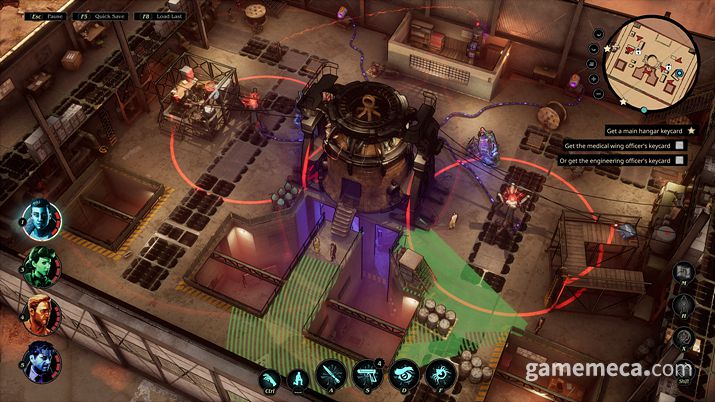Activate the eye vision ability
Screen dimensions: 715x402
coord(406,376)
